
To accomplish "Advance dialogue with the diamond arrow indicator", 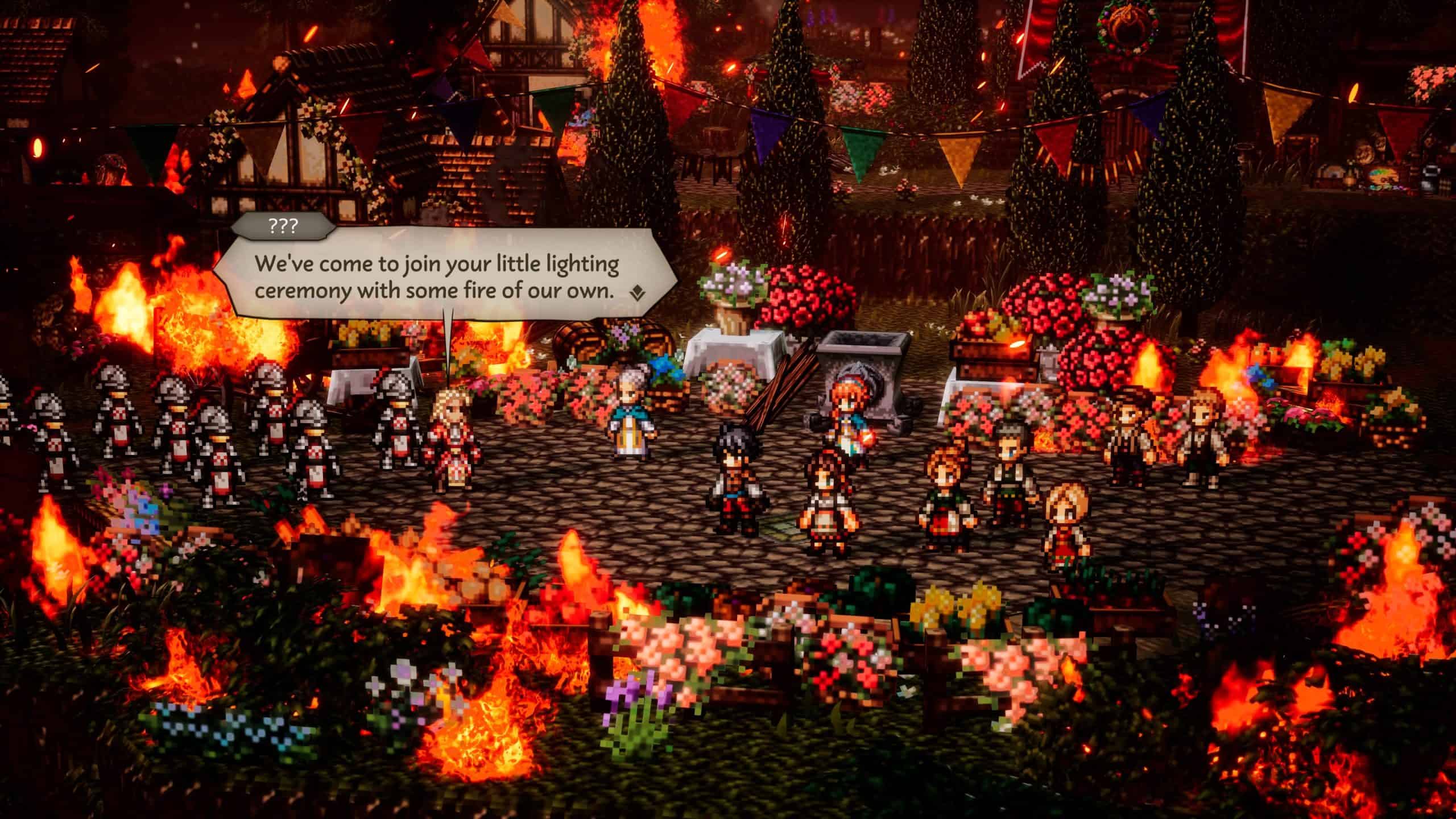I will [638, 293].
